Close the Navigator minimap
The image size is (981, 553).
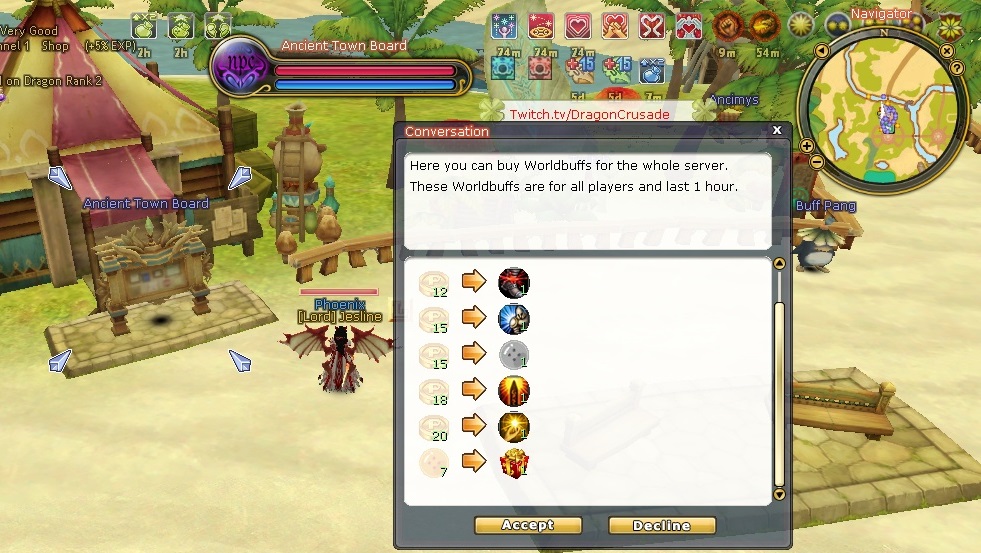[x=947, y=50]
